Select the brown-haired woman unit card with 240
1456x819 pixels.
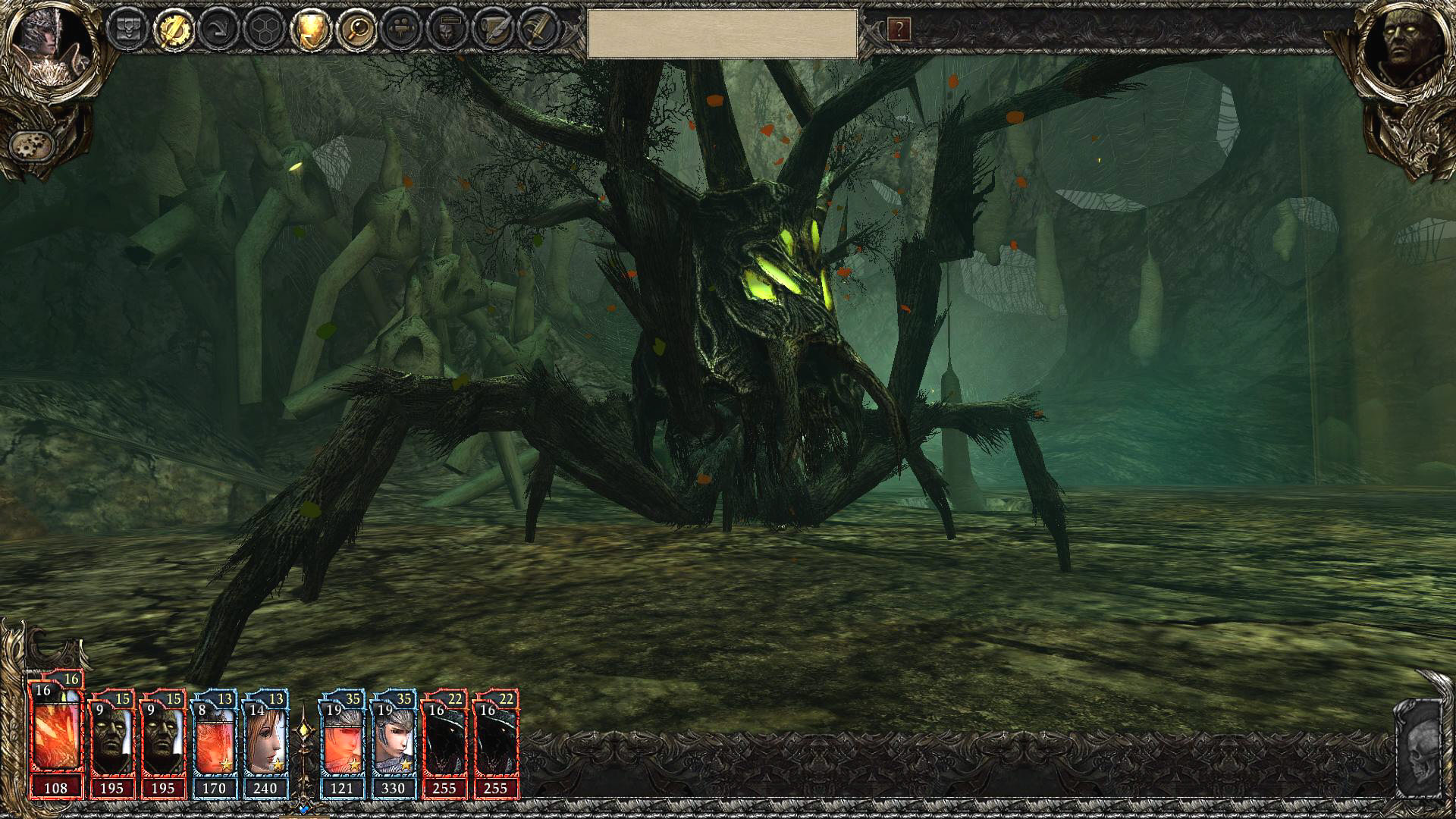(x=265, y=743)
